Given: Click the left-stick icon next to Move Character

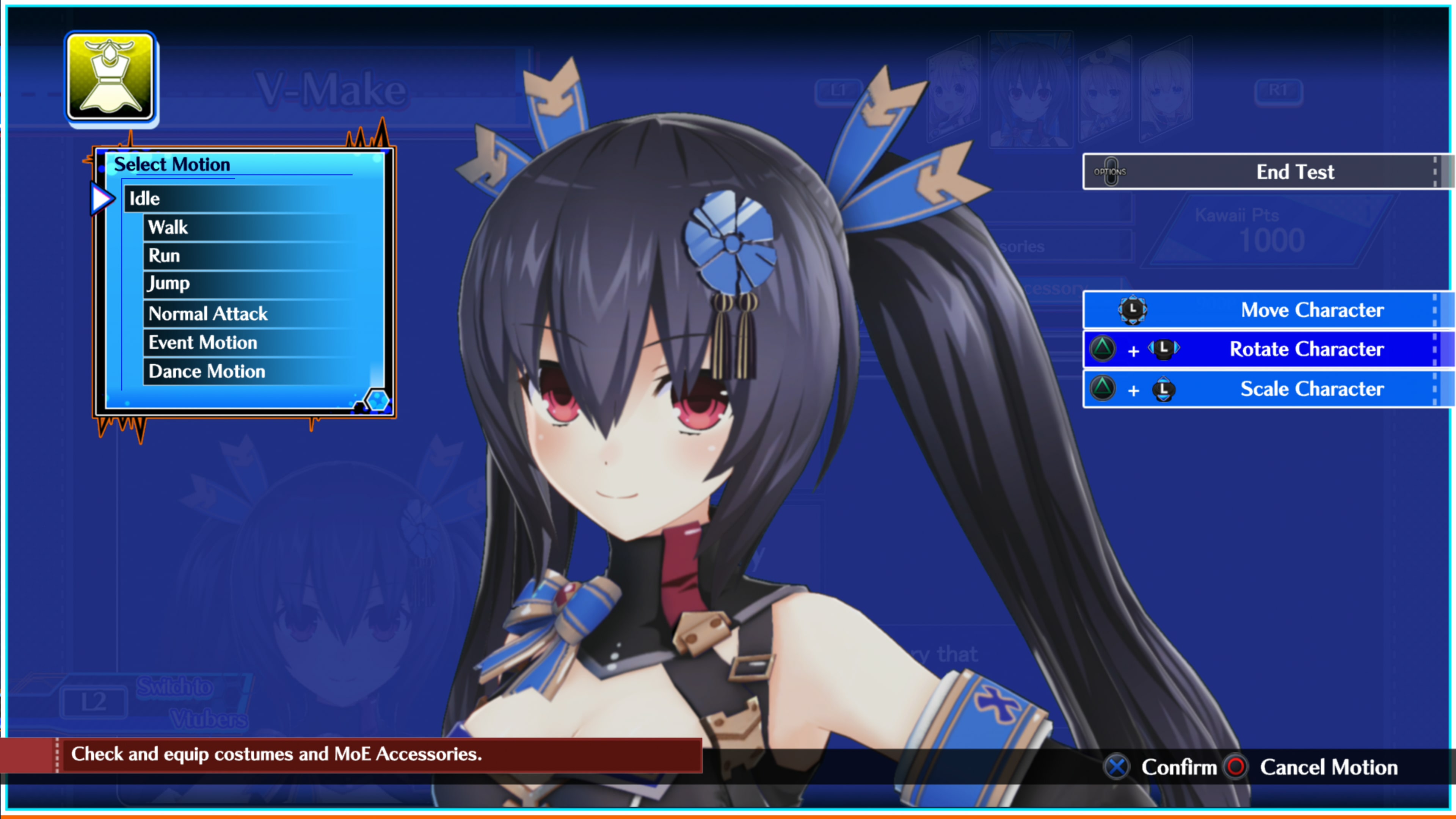Looking at the screenshot, I should [x=1133, y=310].
